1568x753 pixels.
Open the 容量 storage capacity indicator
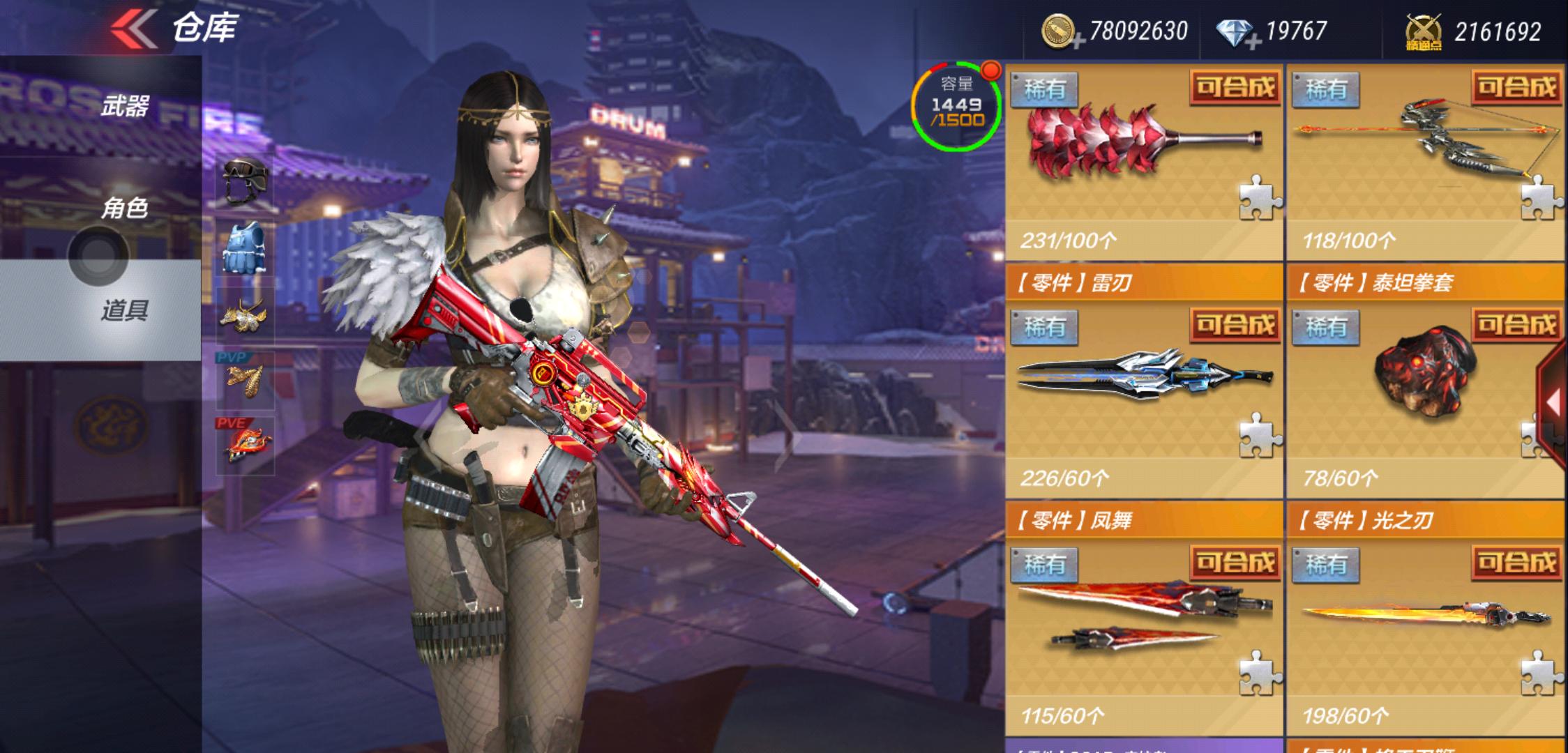pyautogui.click(x=957, y=106)
